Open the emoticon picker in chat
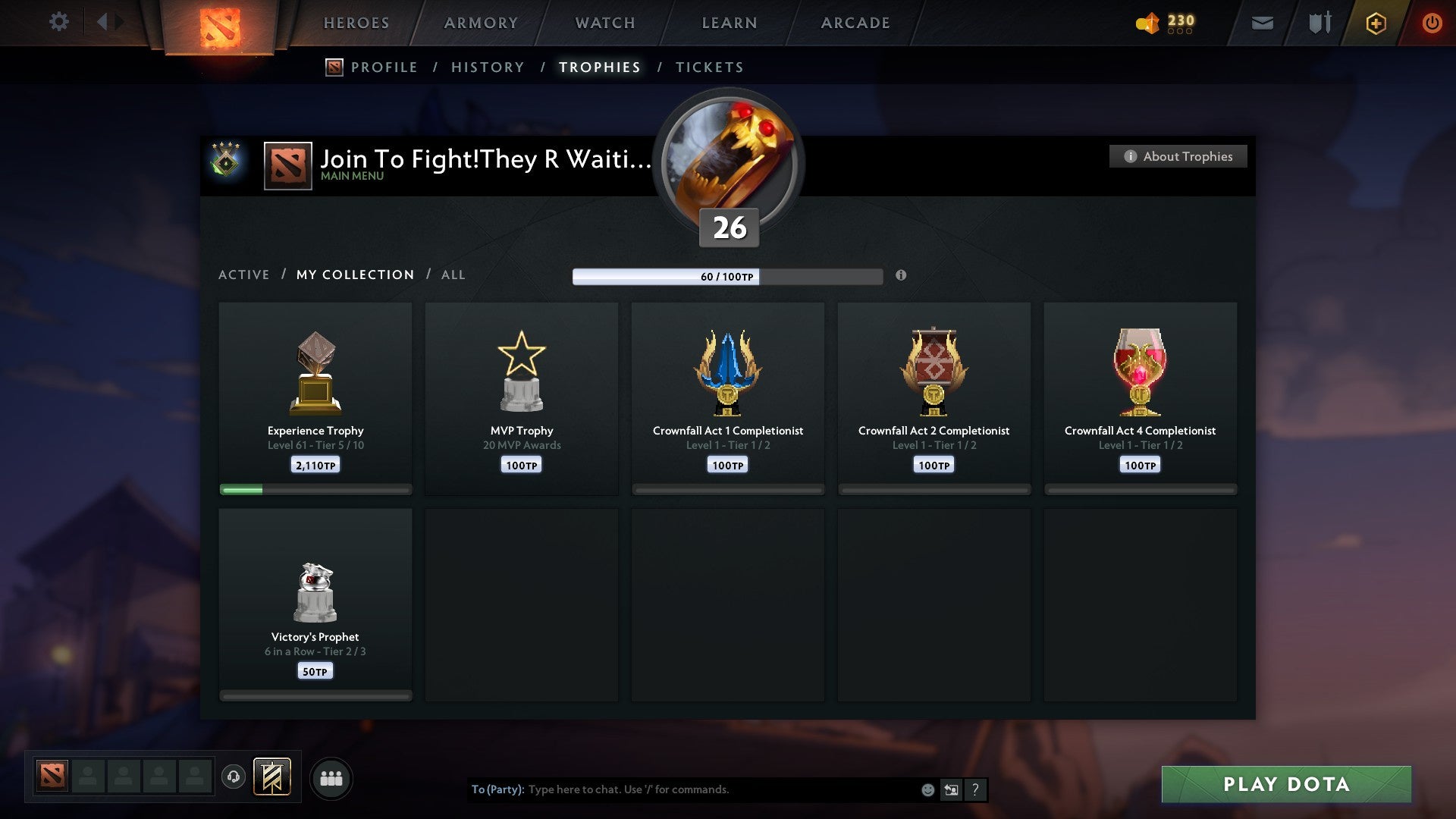Screen dimensions: 1456x819 point(927,789)
